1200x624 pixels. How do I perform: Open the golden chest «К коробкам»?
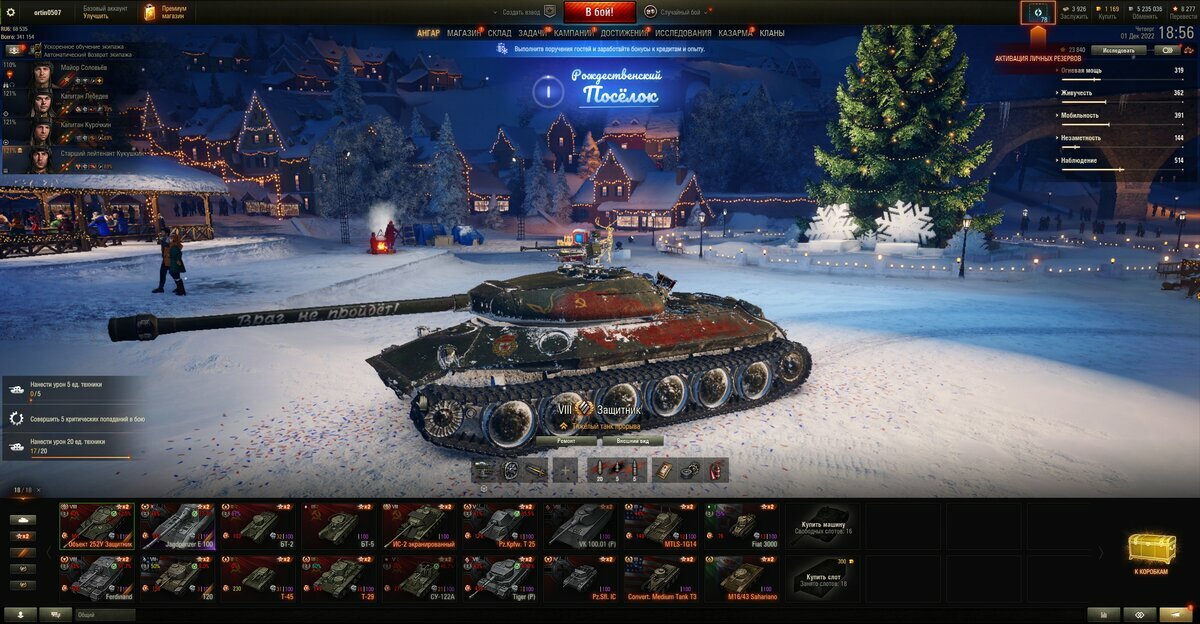(1151, 551)
